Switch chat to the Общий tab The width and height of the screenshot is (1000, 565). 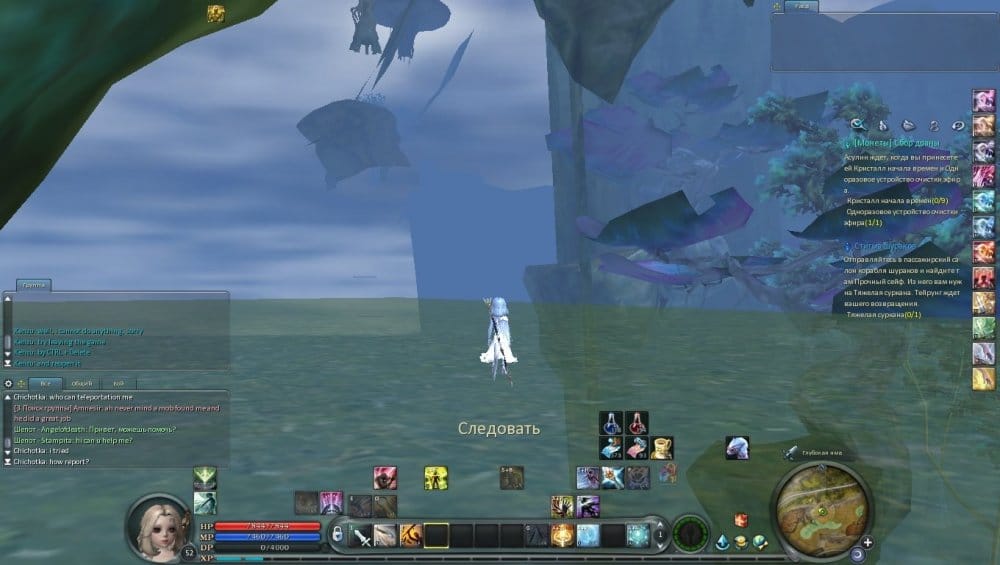click(81, 383)
